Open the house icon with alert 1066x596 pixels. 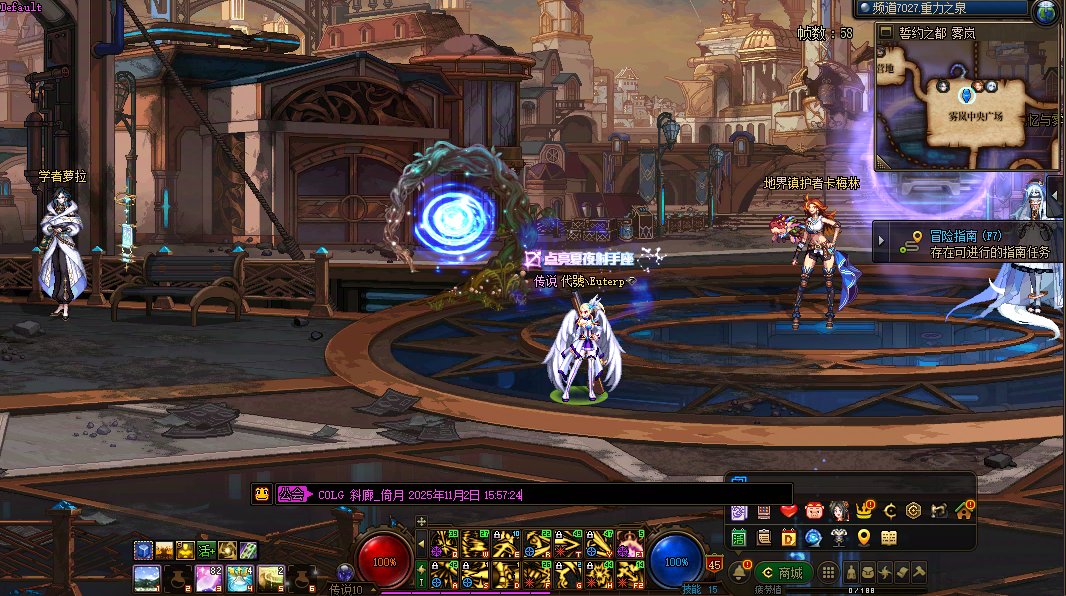click(x=963, y=511)
